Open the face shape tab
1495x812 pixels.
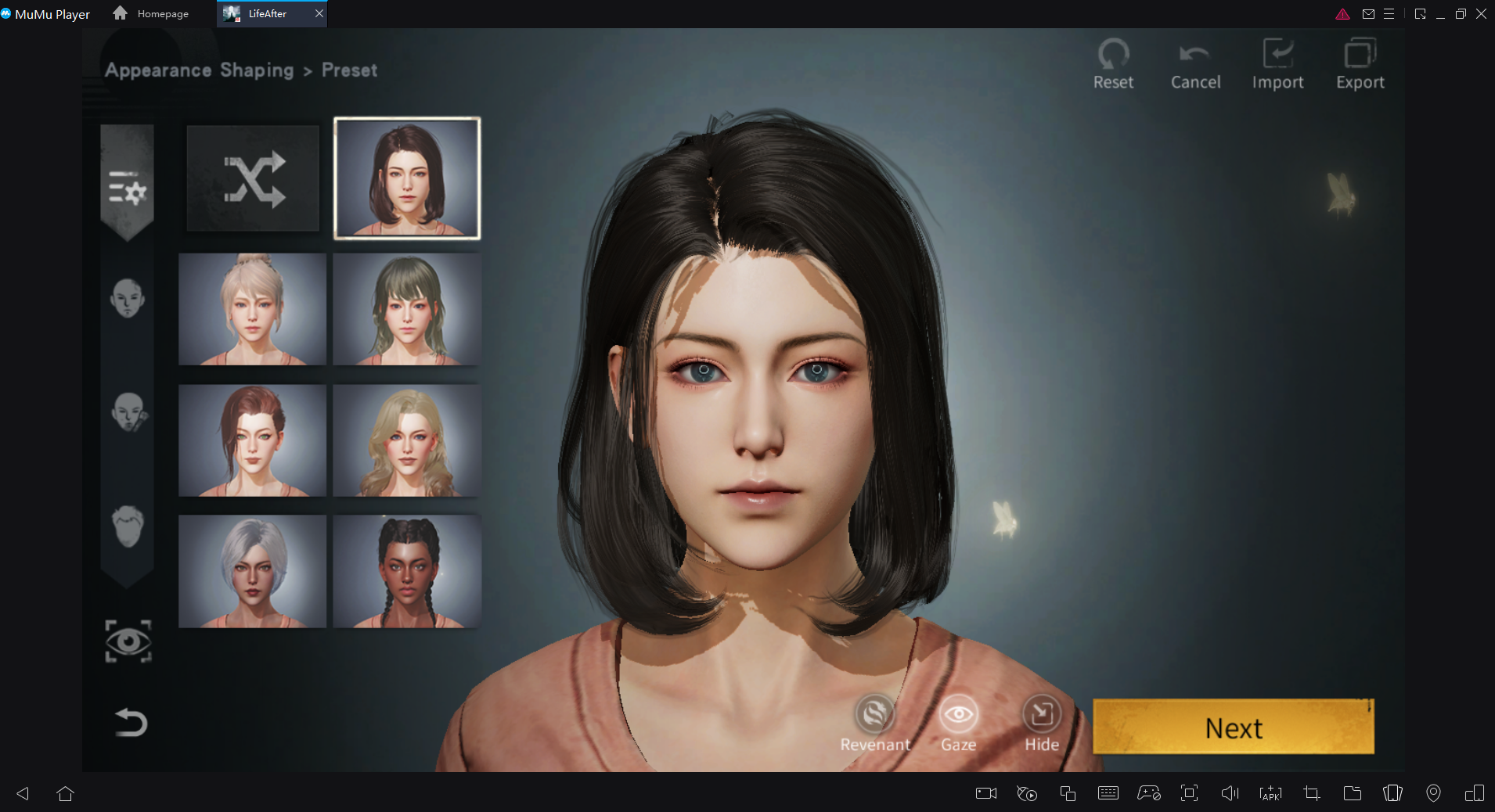click(x=128, y=299)
